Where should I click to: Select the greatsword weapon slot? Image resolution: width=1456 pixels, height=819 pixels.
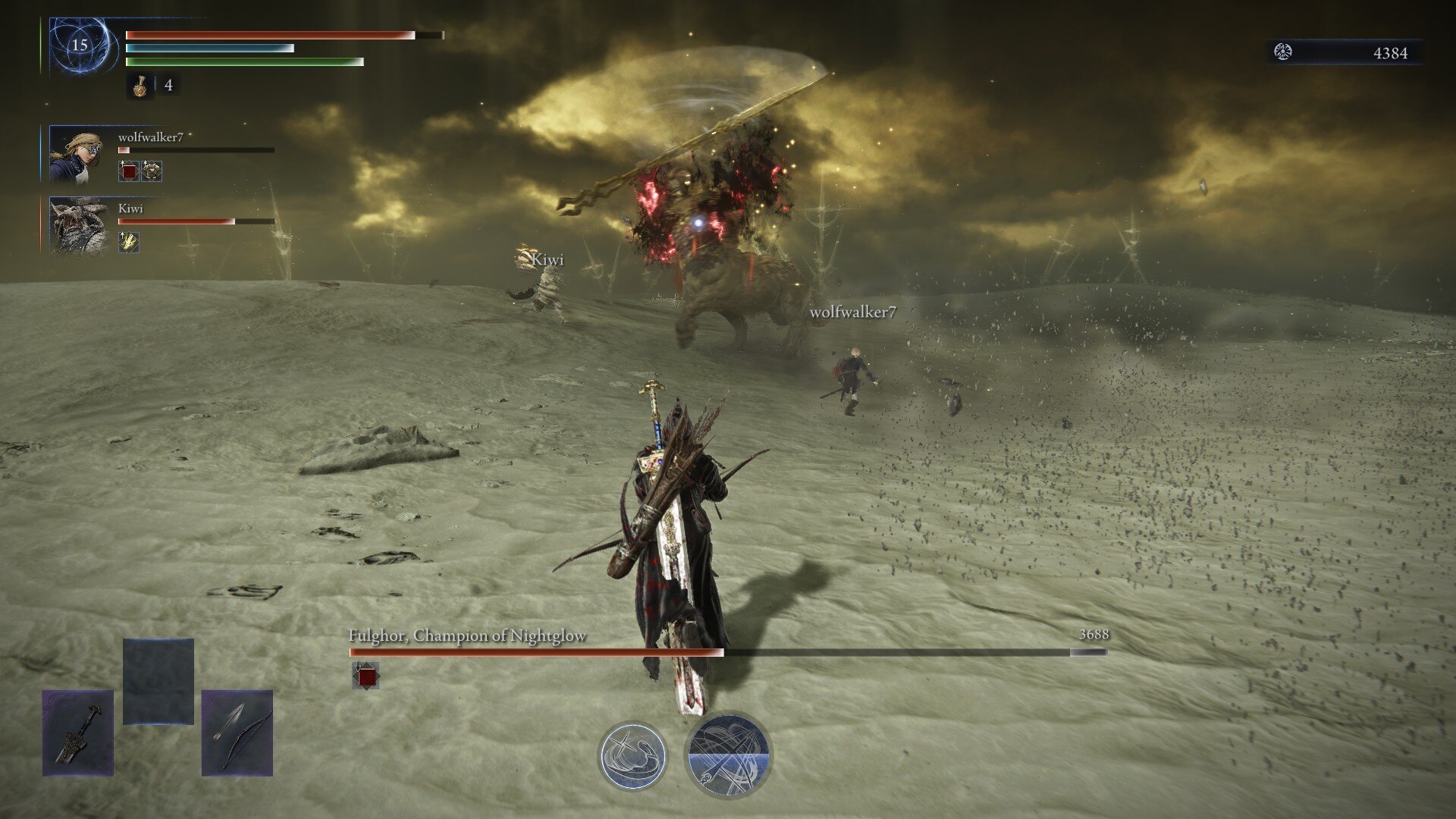click(78, 733)
